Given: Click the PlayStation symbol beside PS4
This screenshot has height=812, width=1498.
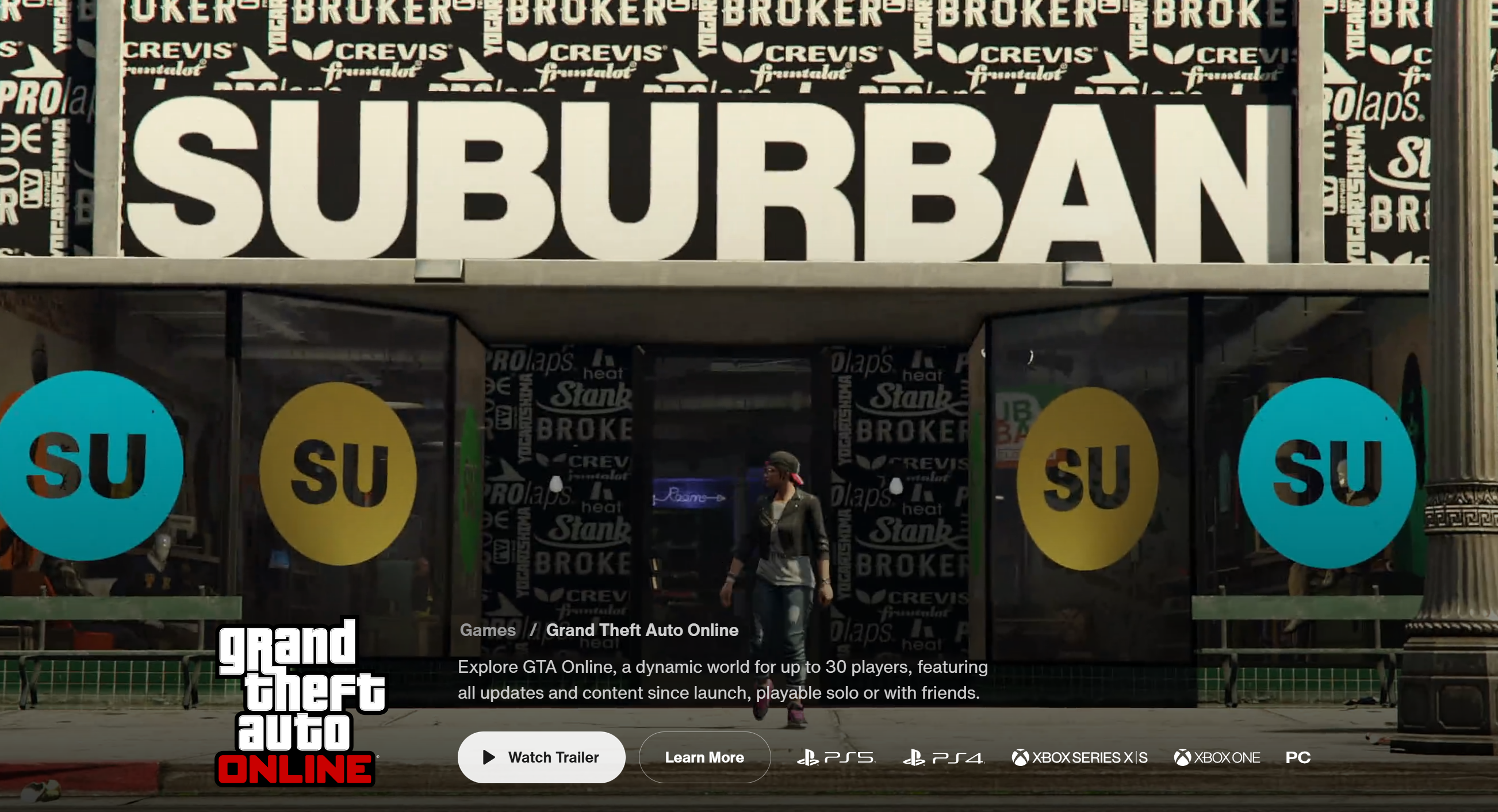Looking at the screenshot, I should click(916, 757).
